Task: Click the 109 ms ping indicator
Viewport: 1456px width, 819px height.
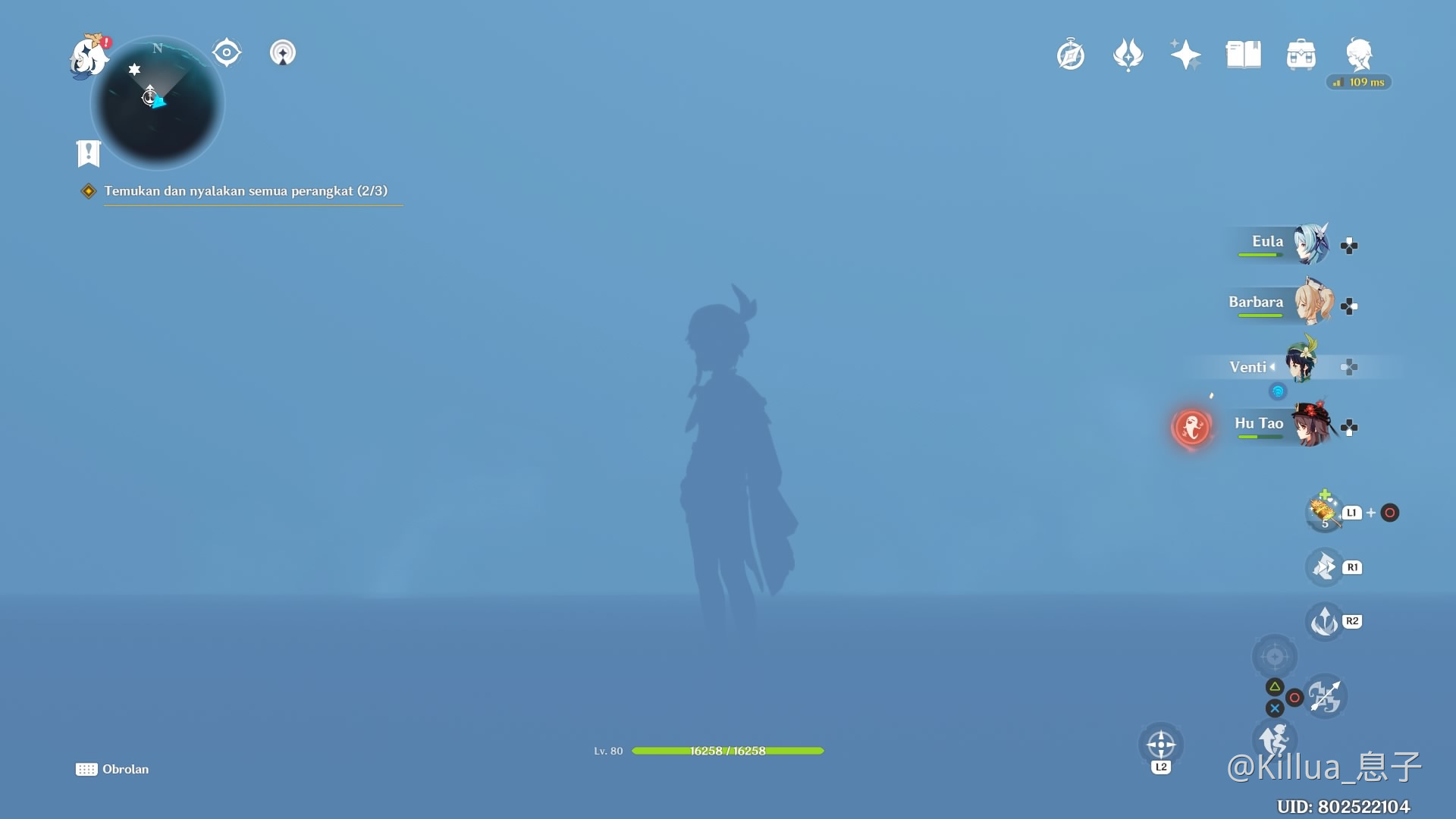Action: point(1358,82)
